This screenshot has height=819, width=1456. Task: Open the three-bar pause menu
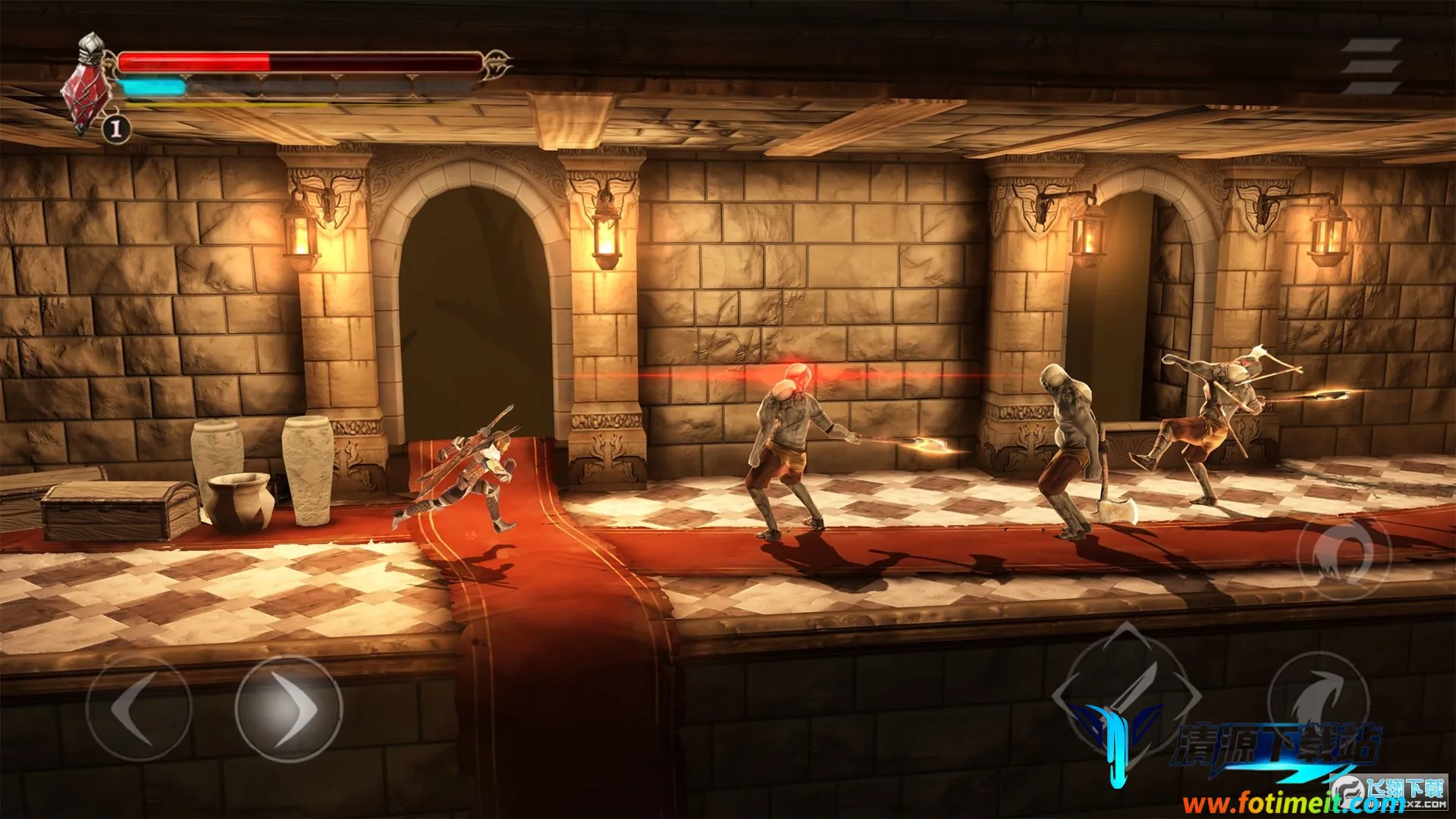point(1371,67)
